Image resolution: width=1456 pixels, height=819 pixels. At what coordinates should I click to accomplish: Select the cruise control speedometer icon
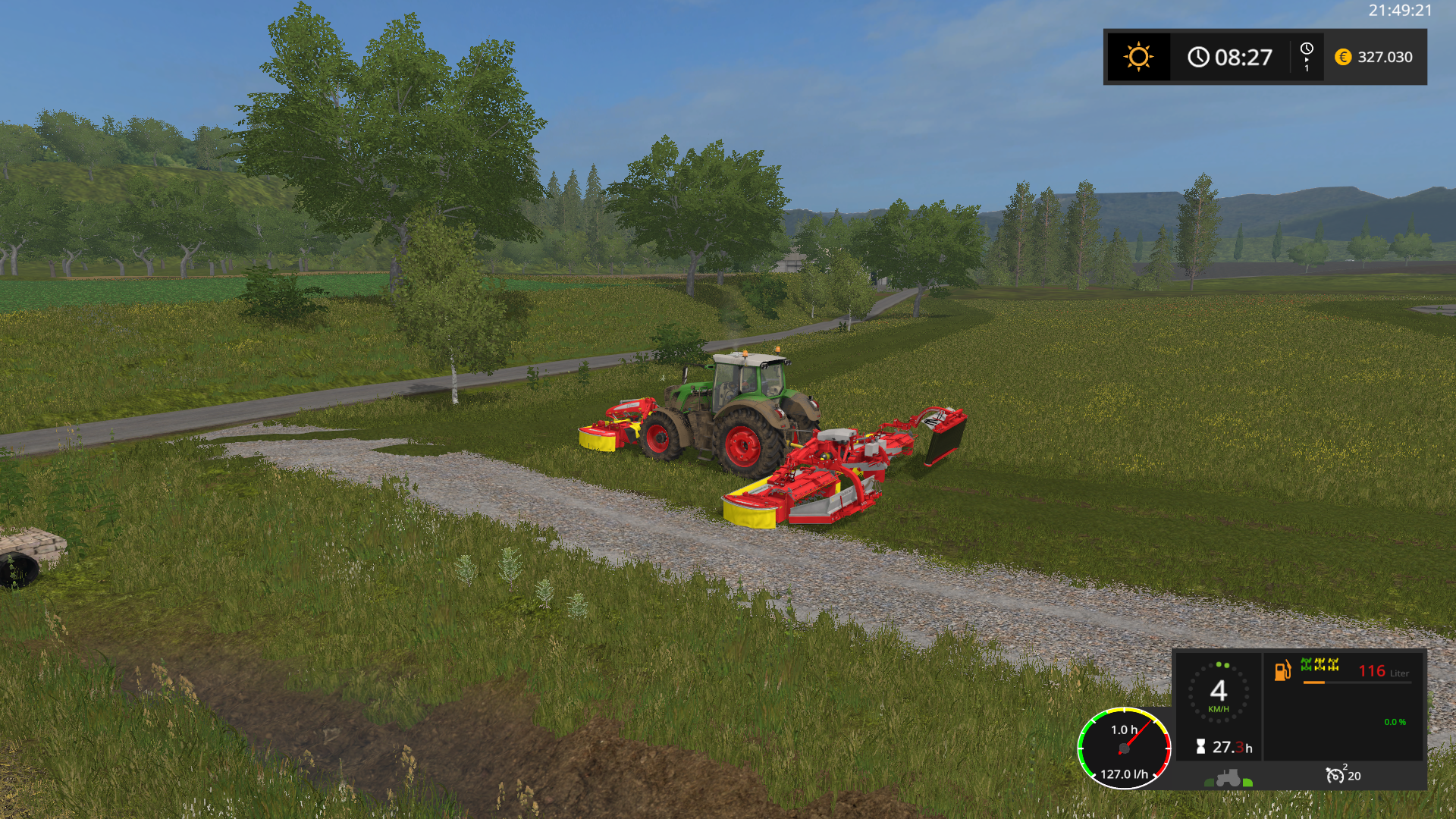pyautogui.click(x=1335, y=775)
